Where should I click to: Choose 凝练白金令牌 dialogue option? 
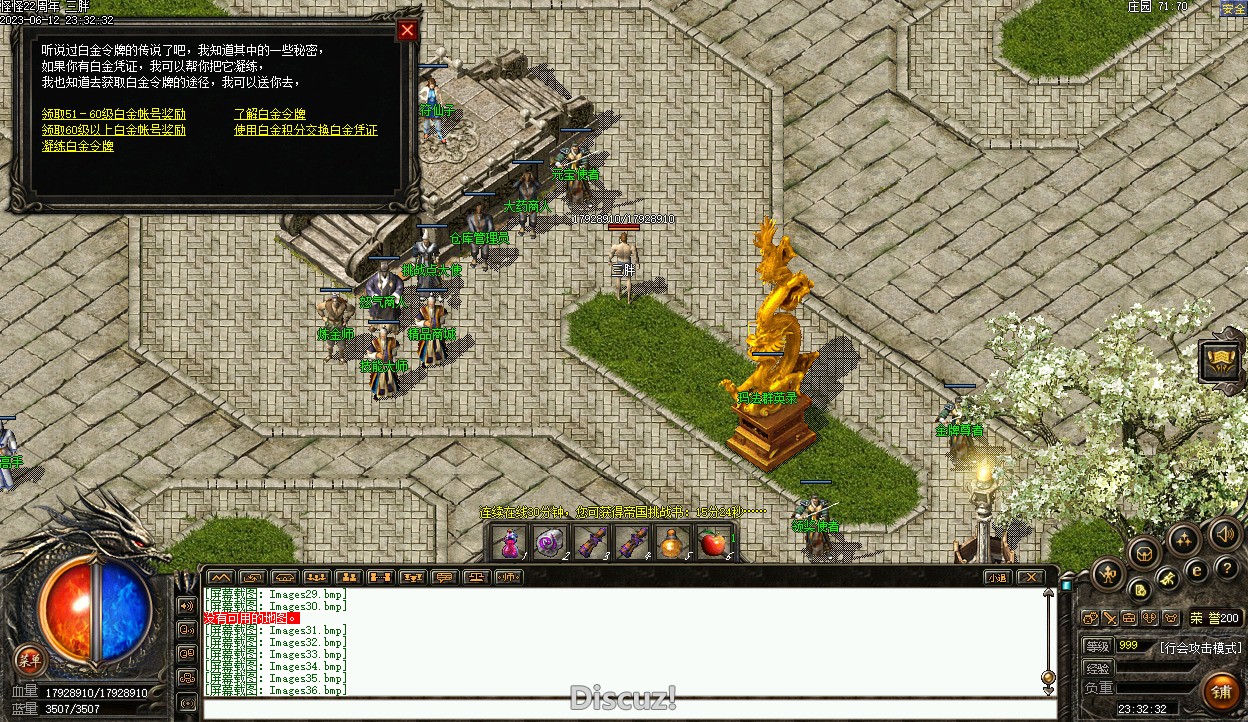pyautogui.click(x=78, y=146)
